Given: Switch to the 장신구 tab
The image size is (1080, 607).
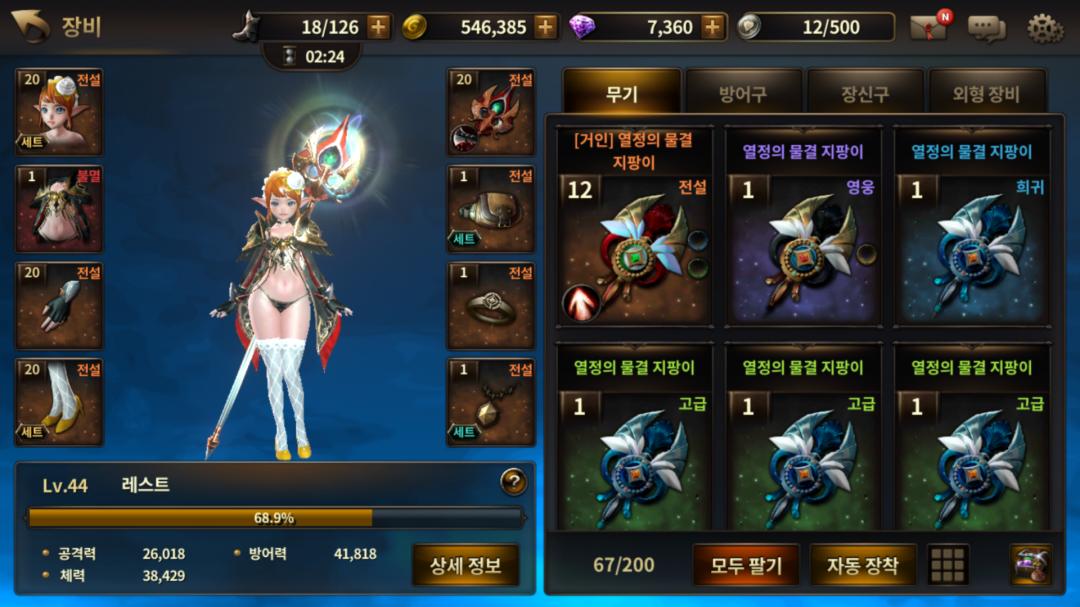Looking at the screenshot, I should [865, 95].
